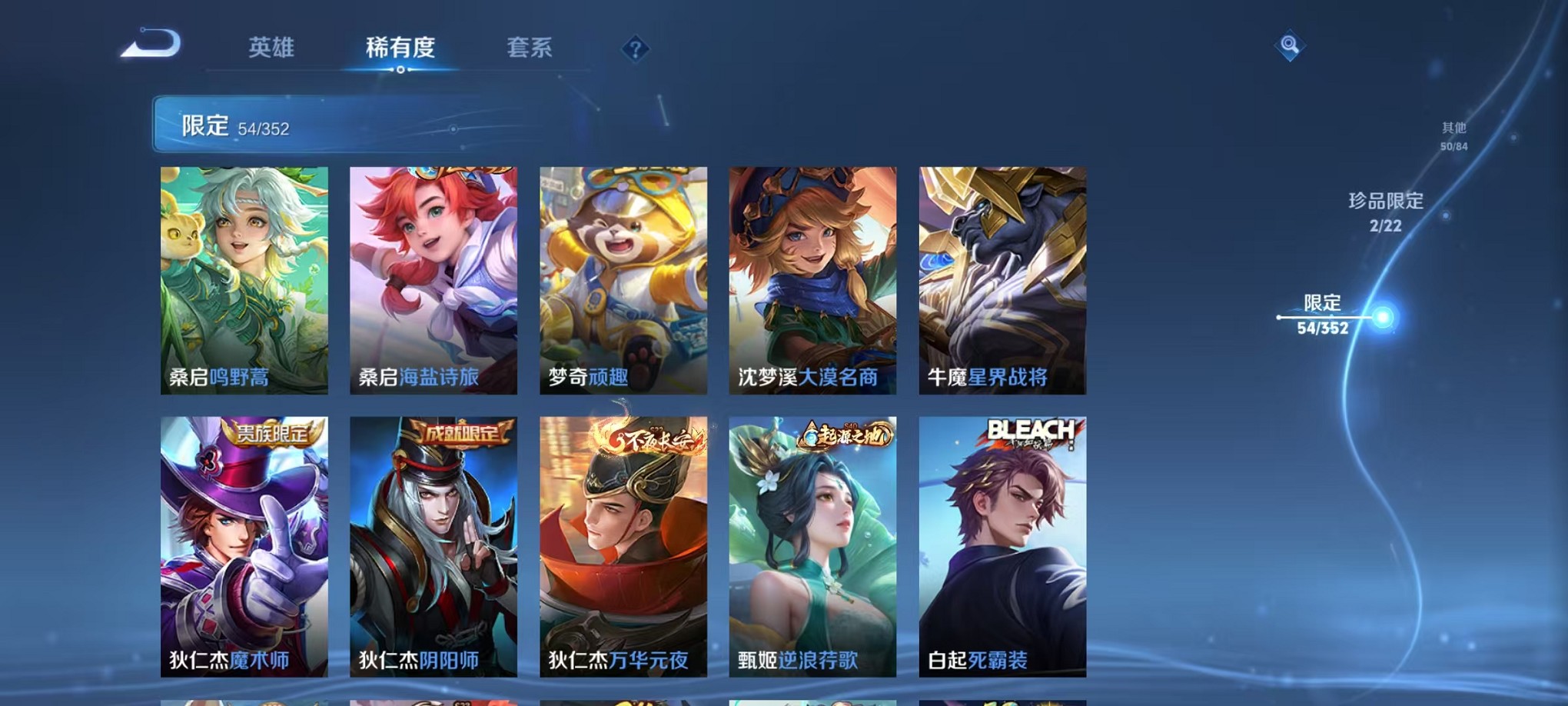Select the 稀有度 tab
The height and width of the screenshot is (706, 1568).
(x=401, y=48)
